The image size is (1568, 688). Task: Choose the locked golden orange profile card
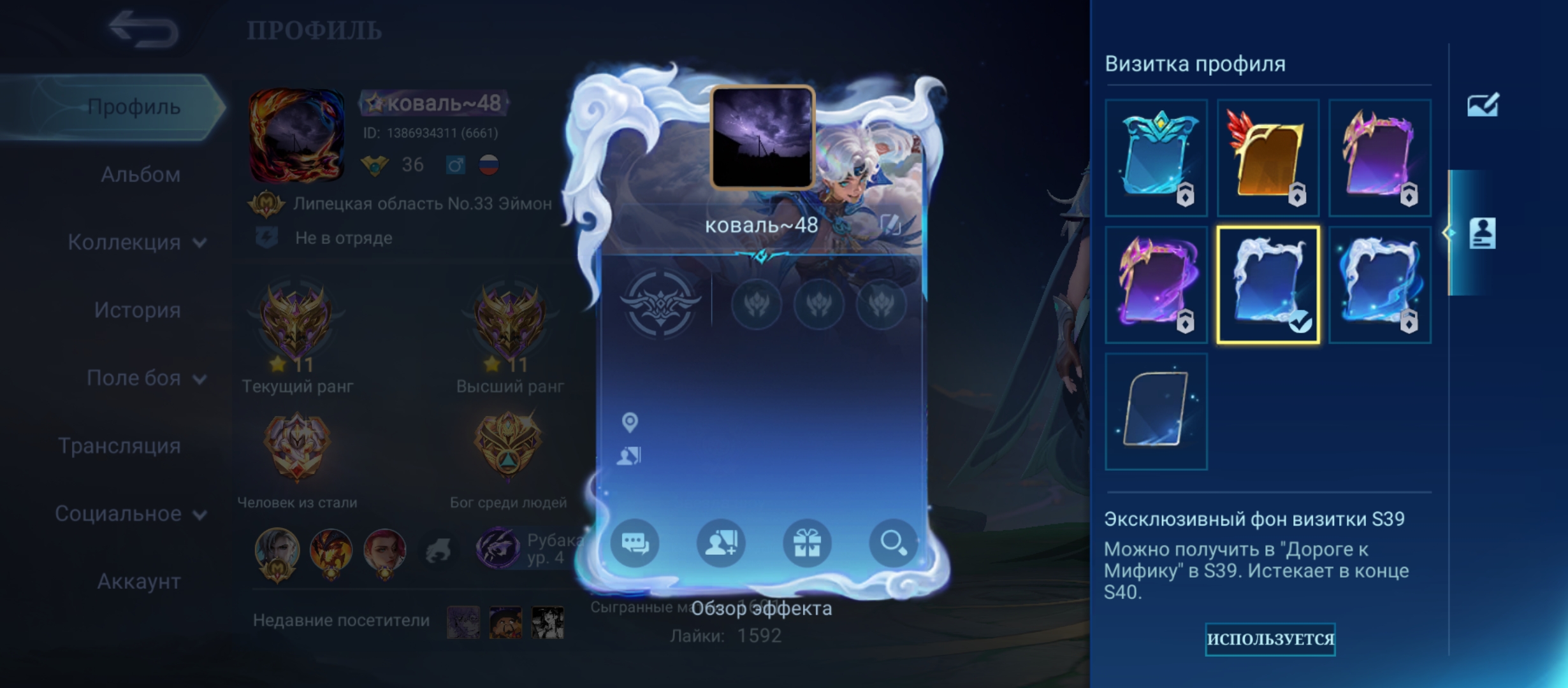click(x=1268, y=157)
